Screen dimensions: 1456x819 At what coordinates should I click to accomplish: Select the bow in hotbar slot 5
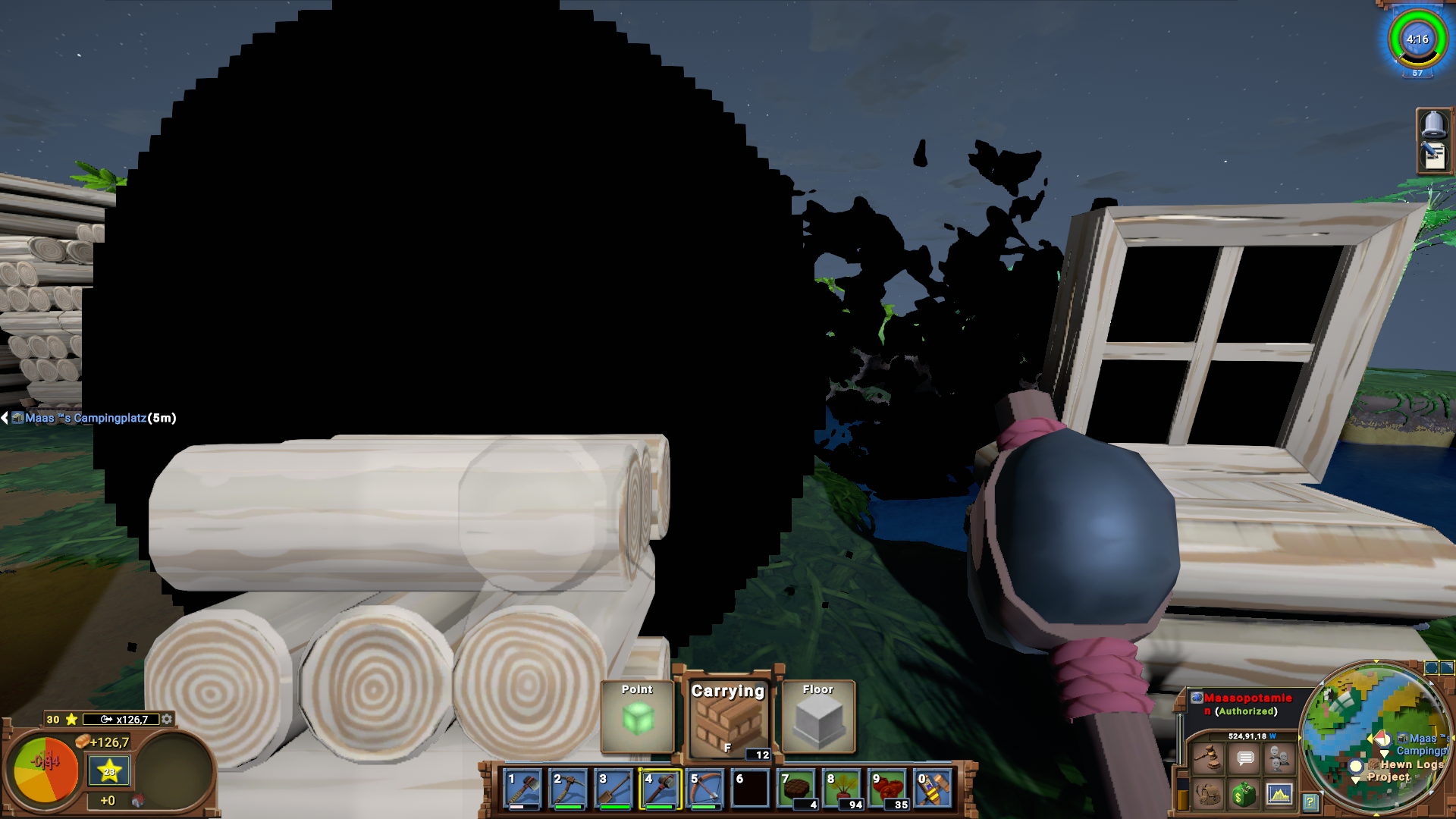point(704,789)
